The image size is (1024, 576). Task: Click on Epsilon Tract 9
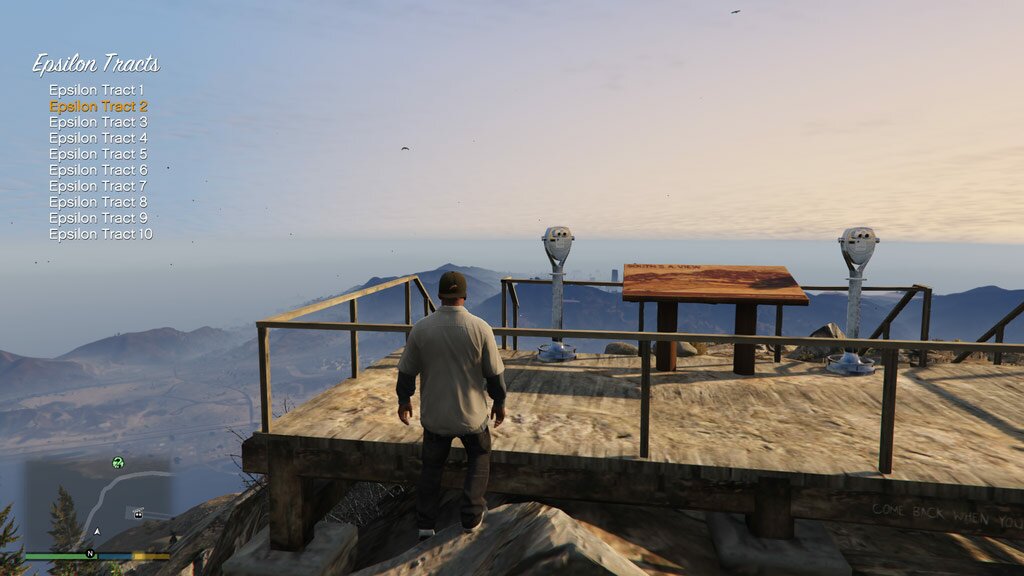click(98, 218)
